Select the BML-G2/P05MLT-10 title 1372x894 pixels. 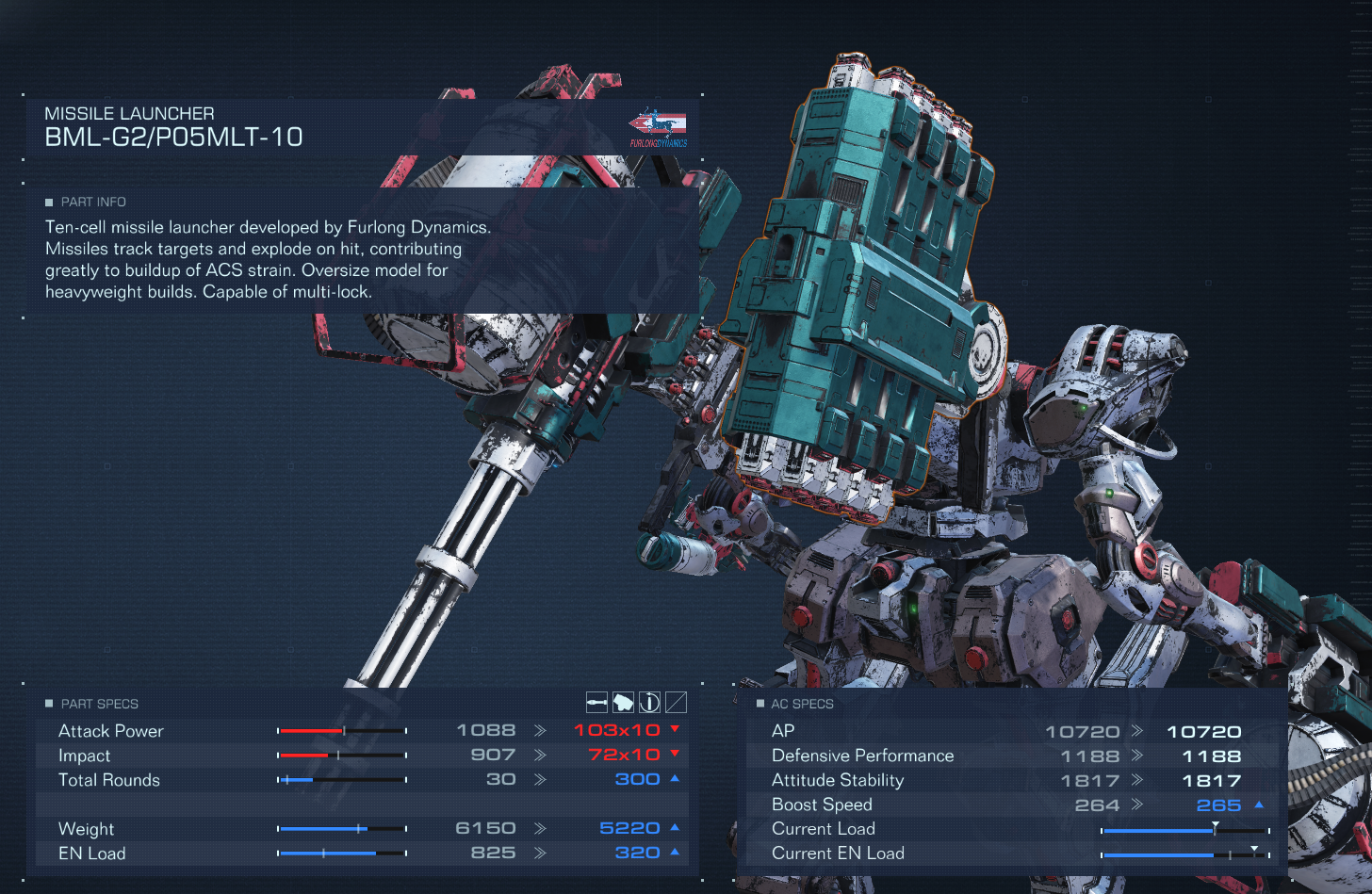173,137
